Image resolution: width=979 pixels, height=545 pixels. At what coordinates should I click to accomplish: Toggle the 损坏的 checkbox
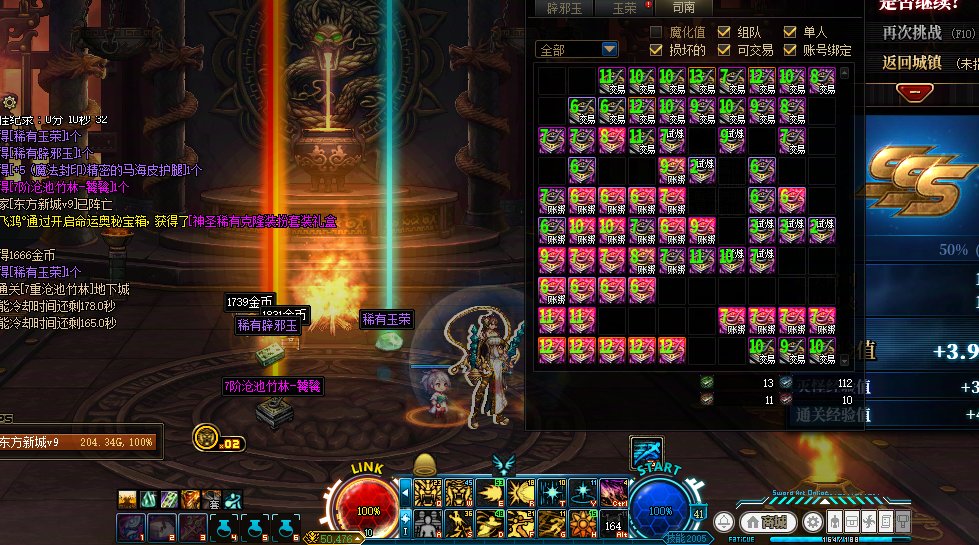tap(657, 49)
